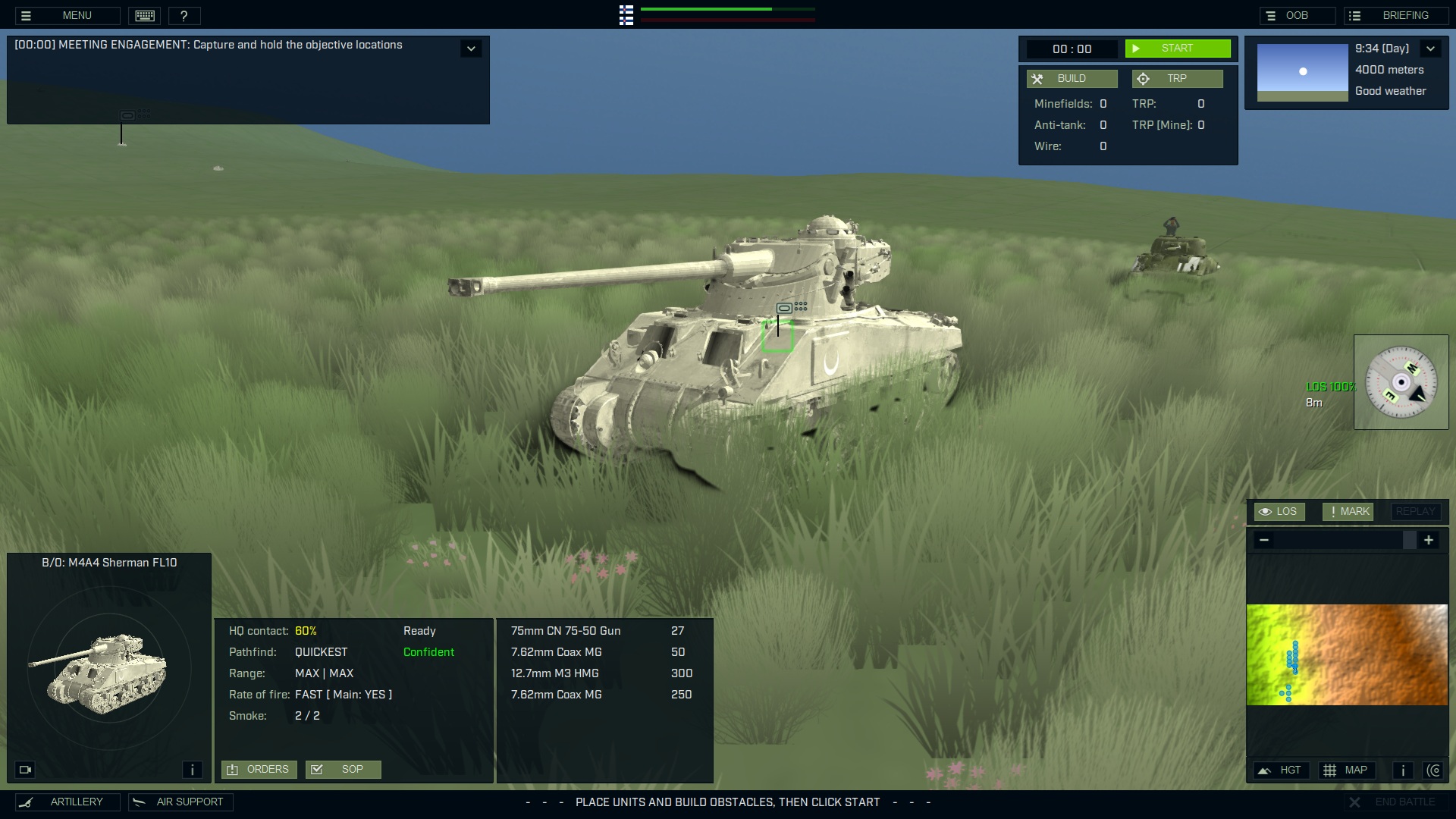1456x819 pixels.
Task: Open the BRIEFING panel
Action: click(1395, 14)
